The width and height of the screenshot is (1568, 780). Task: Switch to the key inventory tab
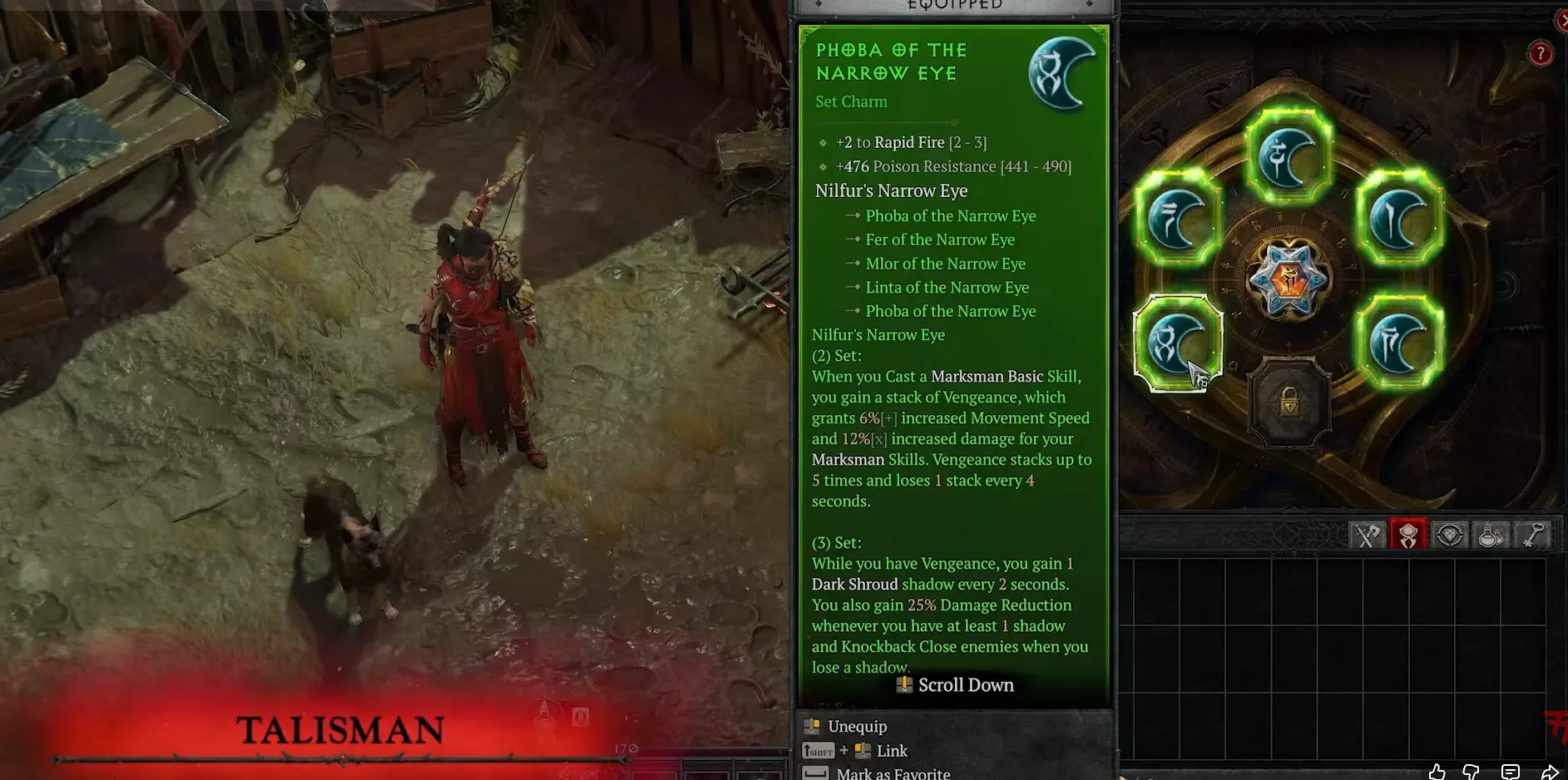coord(1532,536)
